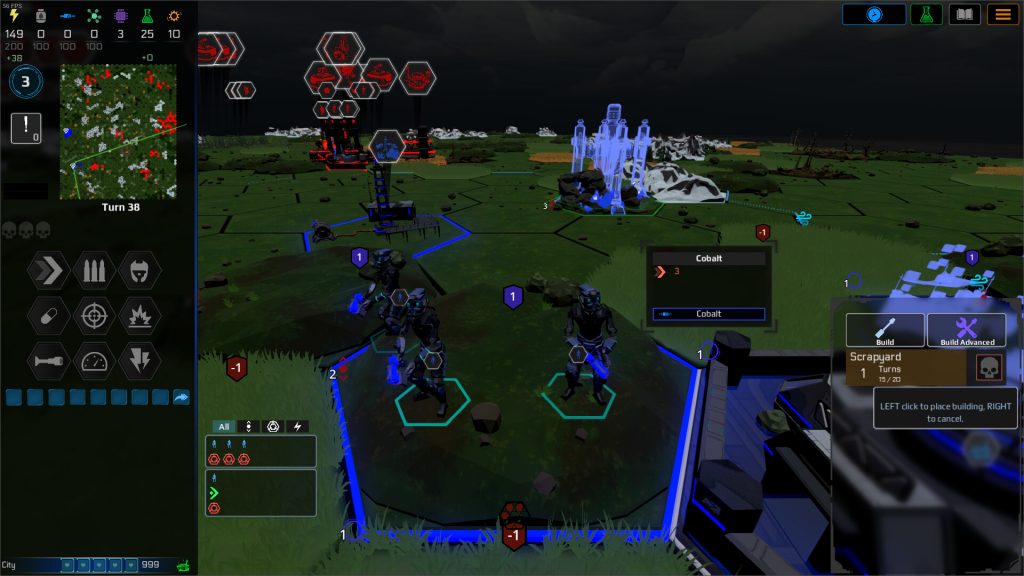Image resolution: width=1024 pixels, height=576 pixels.
Task: Open the book encyclopedia button
Action: (x=964, y=14)
